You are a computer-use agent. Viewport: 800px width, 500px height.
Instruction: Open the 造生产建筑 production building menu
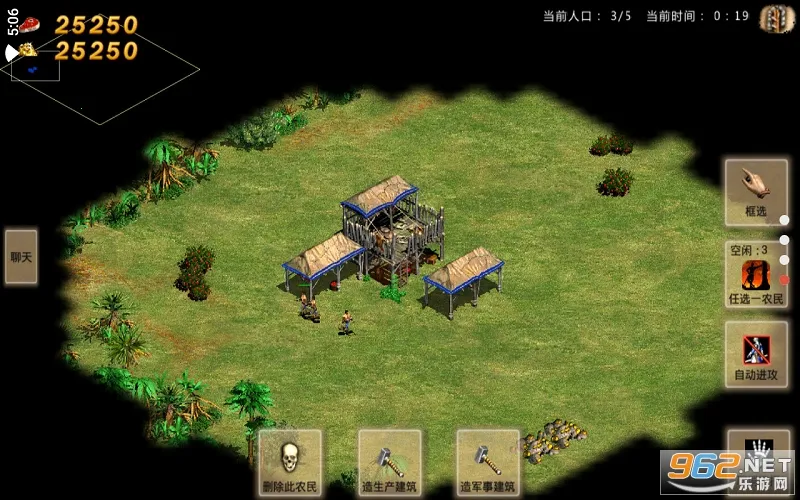[389, 463]
